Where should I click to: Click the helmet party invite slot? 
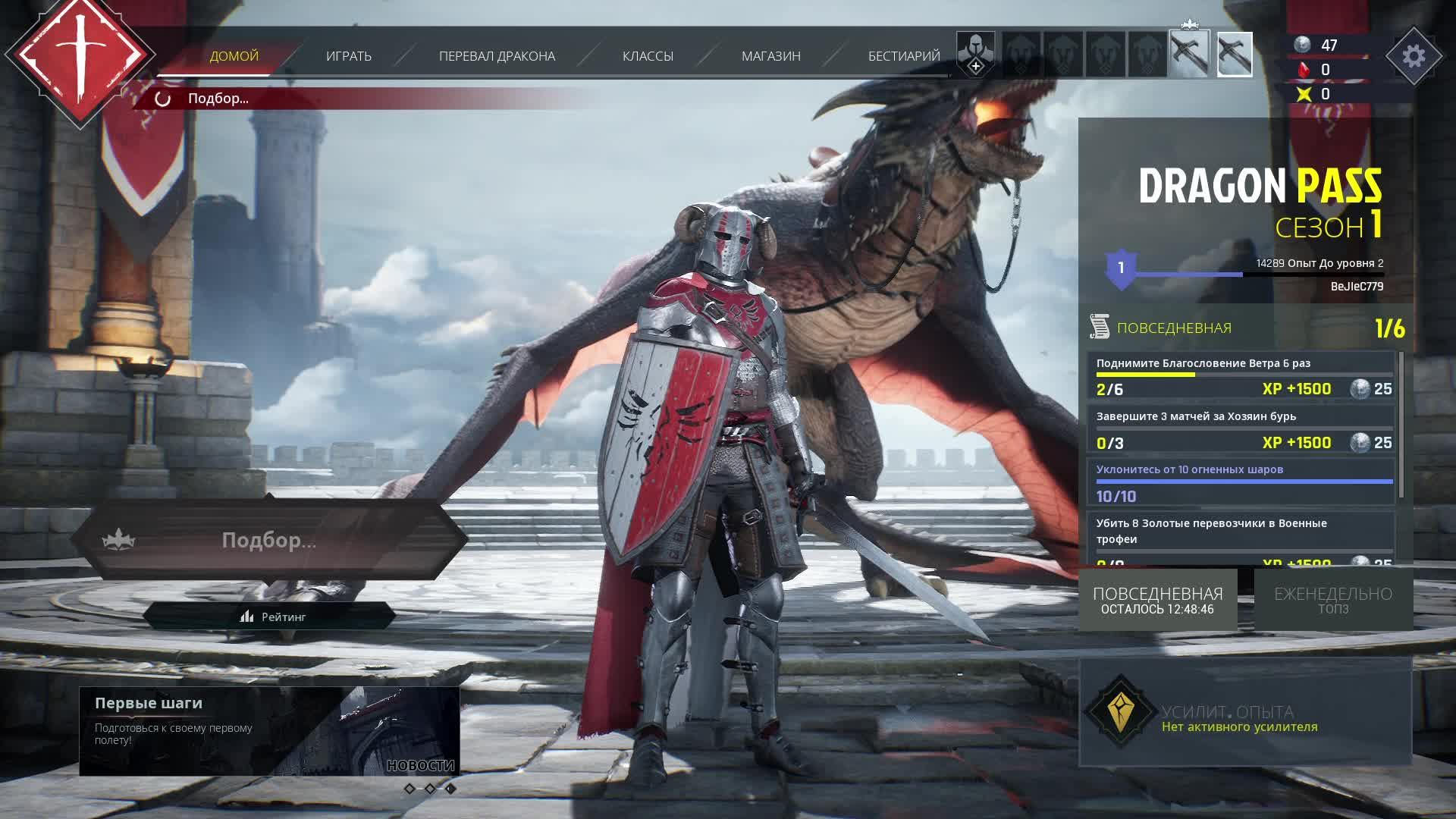[975, 55]
